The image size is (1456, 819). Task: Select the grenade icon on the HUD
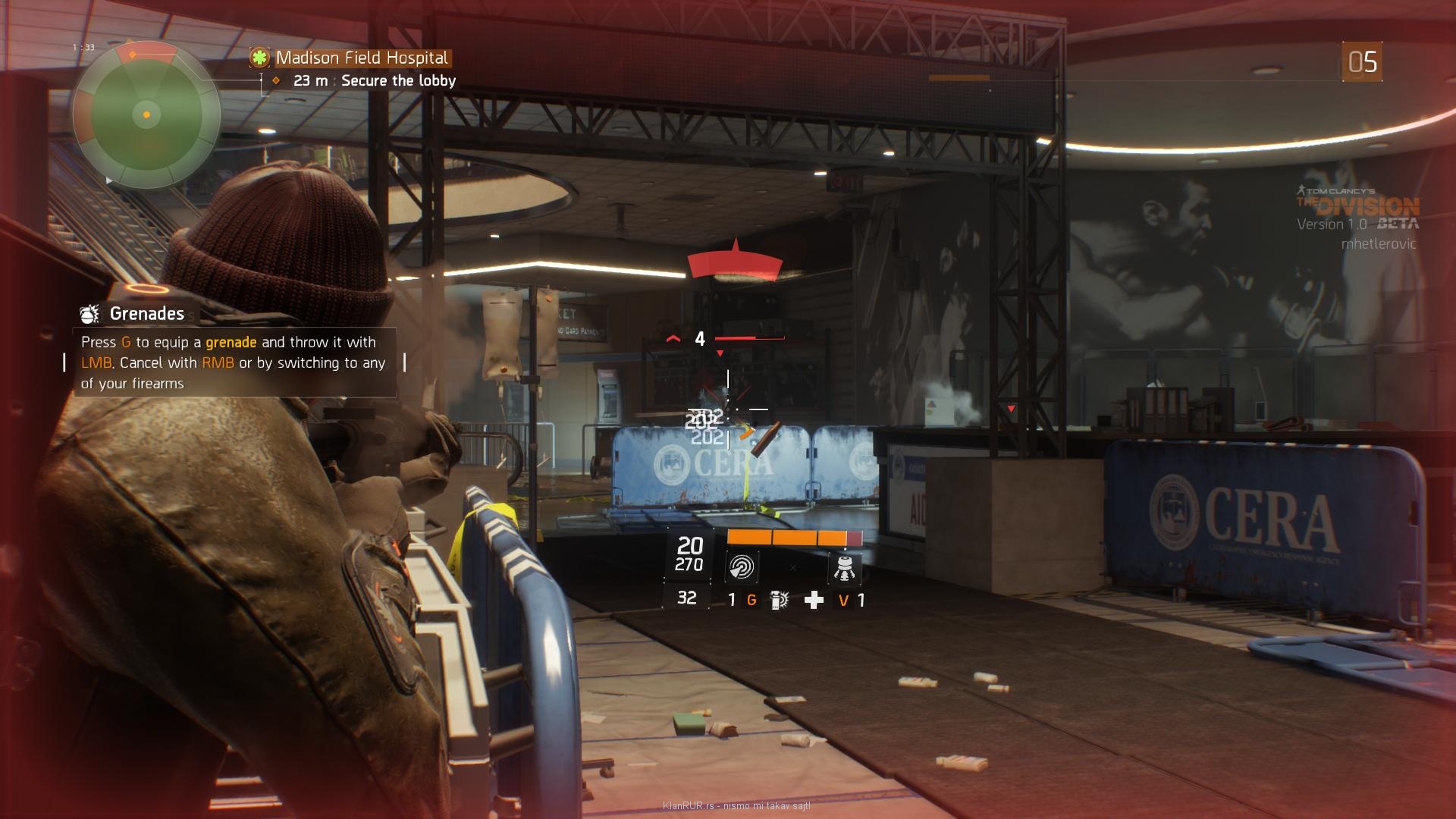(x=779, y=600)
